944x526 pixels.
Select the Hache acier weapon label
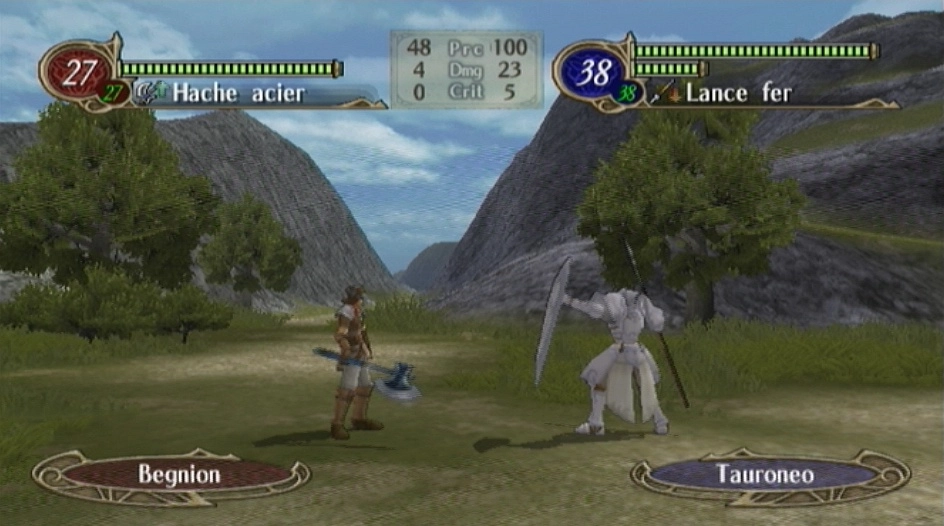pos(238,94)
